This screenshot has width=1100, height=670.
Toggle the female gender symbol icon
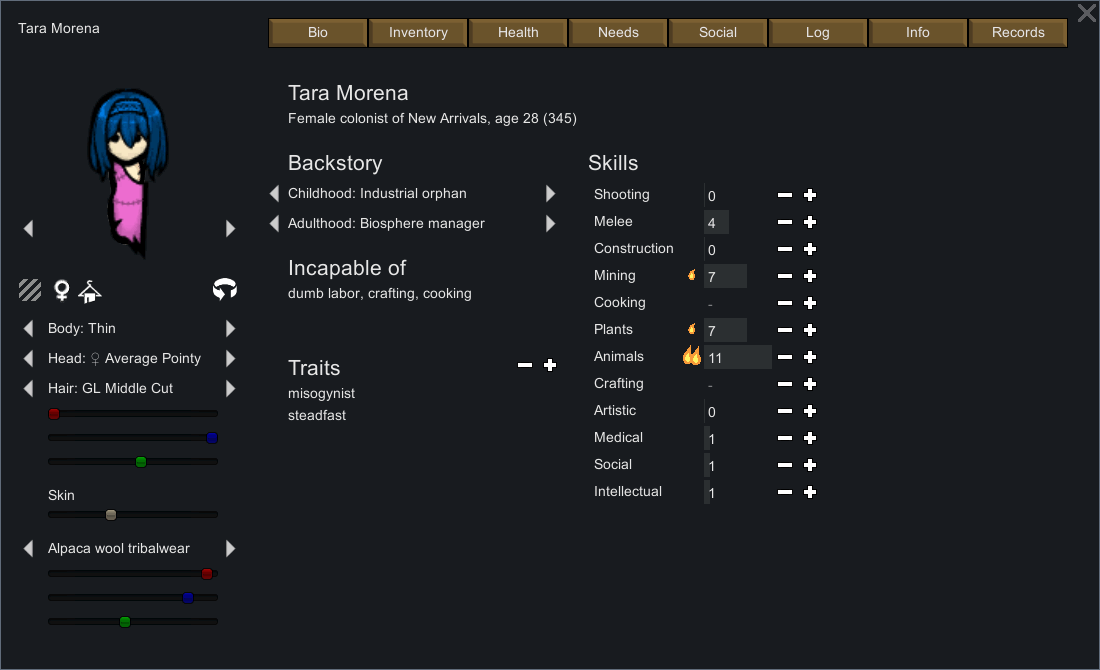coord(62,291)
